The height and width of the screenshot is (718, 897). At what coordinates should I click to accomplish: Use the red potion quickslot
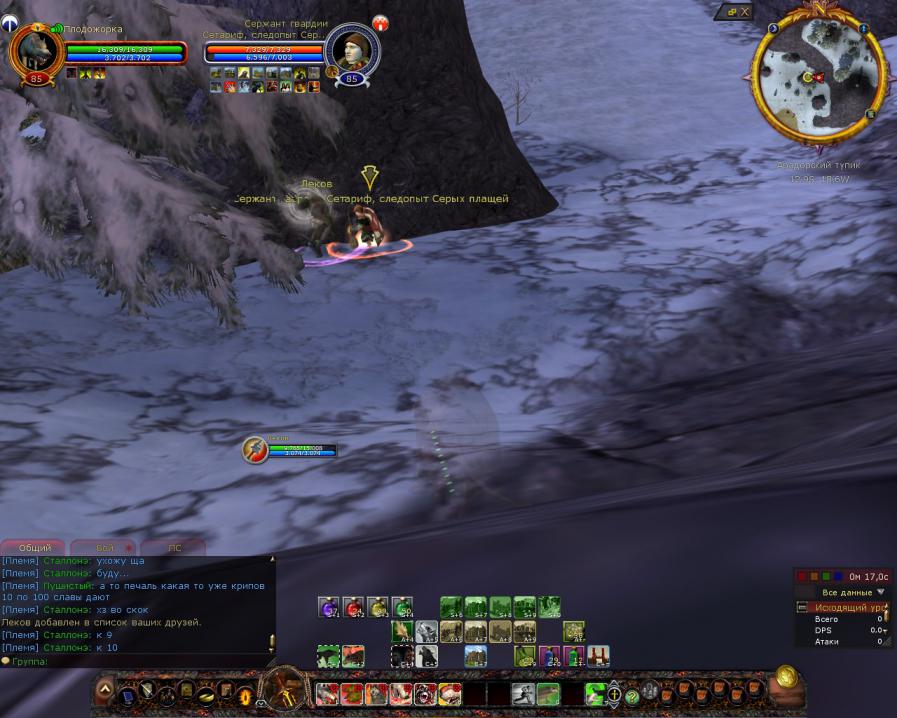pyautogui.click(x=352, y=606)
